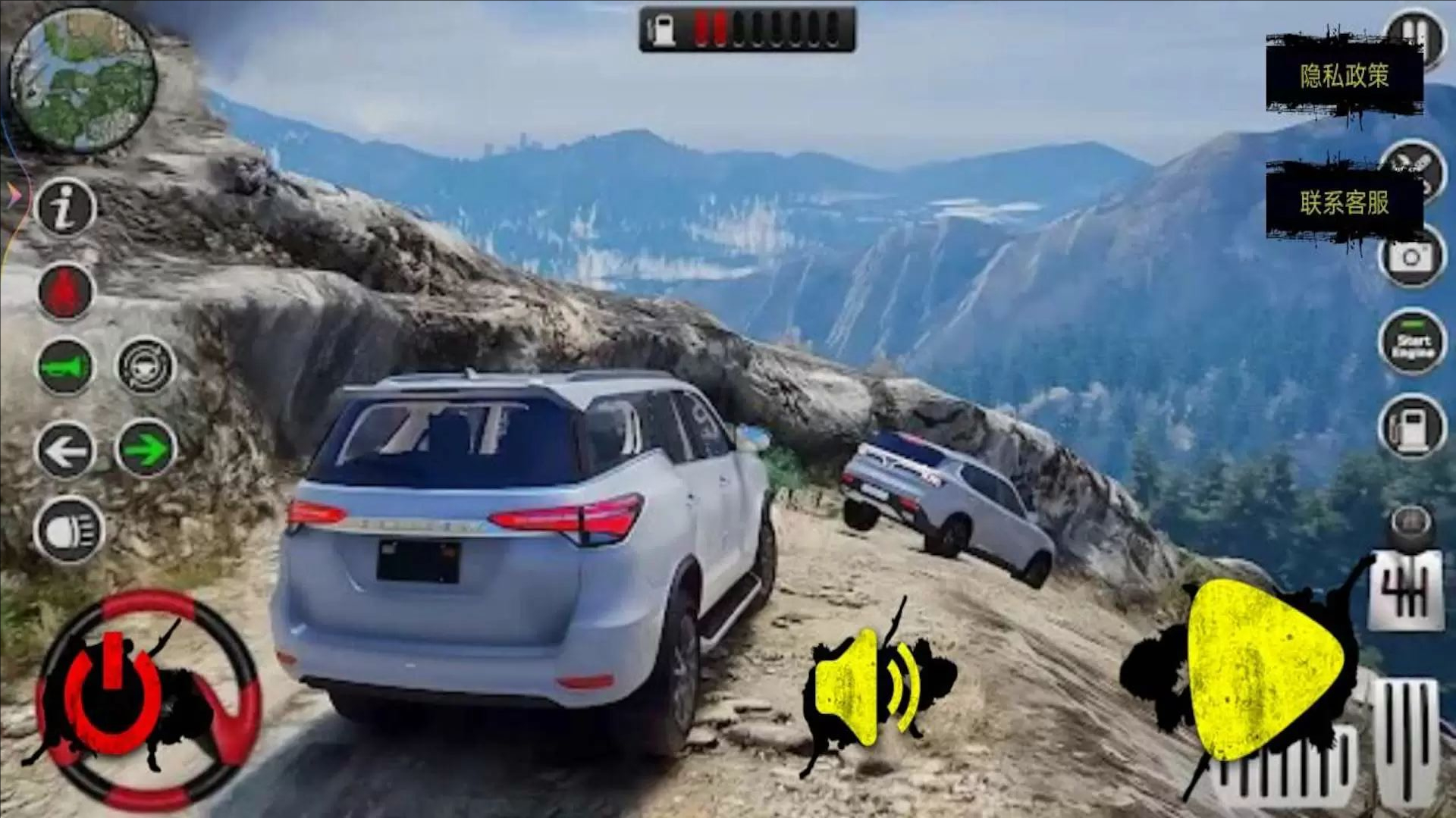Image resolution: width=1456 pixels, height=818 pixels.
Task: Refuel using the round fuel pump button
Action: pos(1412,428)
